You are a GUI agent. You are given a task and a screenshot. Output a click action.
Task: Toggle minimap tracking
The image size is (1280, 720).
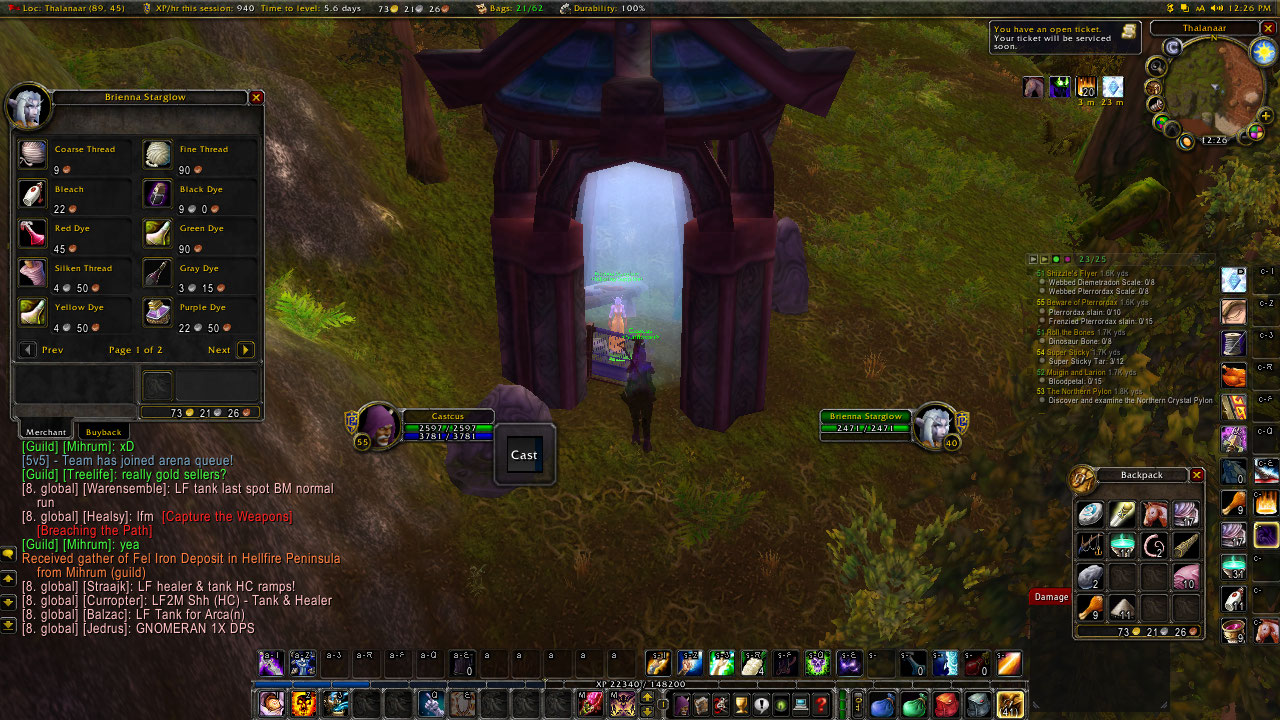click(x=1155, y=66)
